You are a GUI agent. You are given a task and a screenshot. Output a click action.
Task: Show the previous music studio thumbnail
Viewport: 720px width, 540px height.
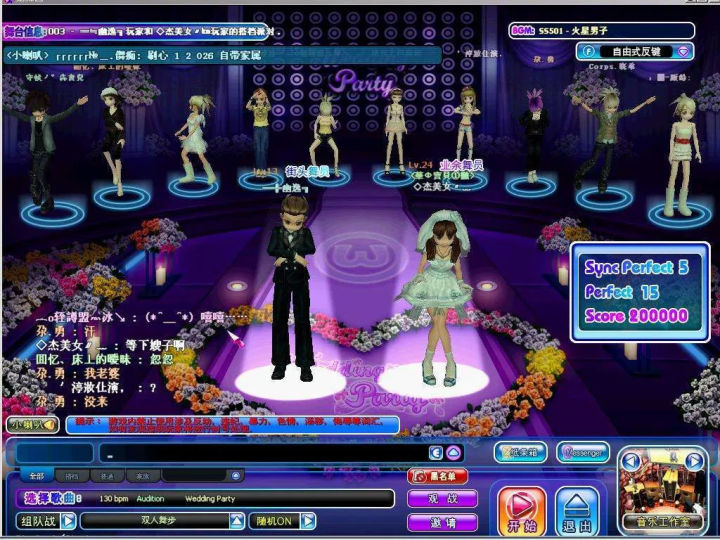pos(630,461)
